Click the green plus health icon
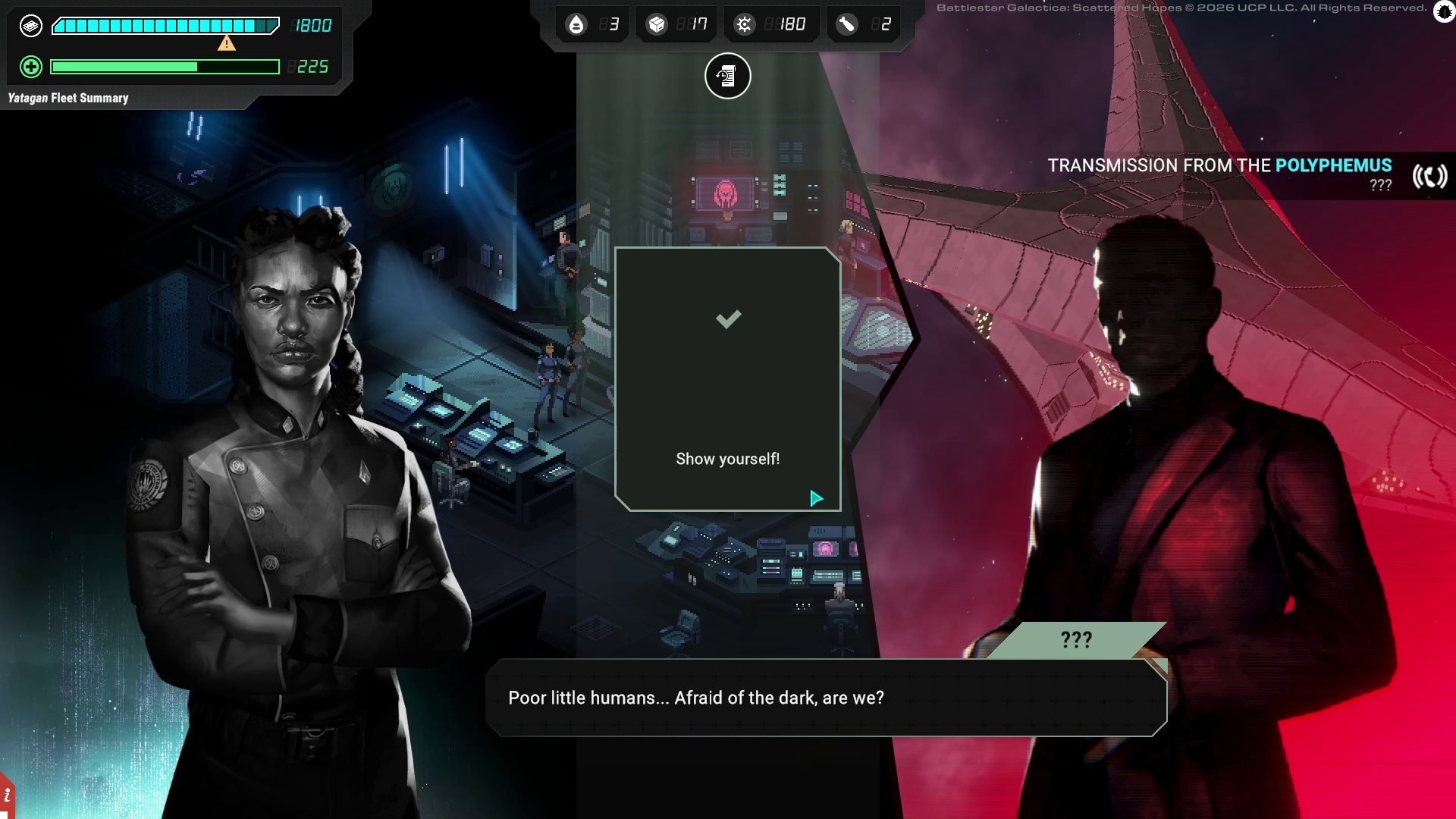This screenshot has width=1456, height=819. (x=30, y=67)
